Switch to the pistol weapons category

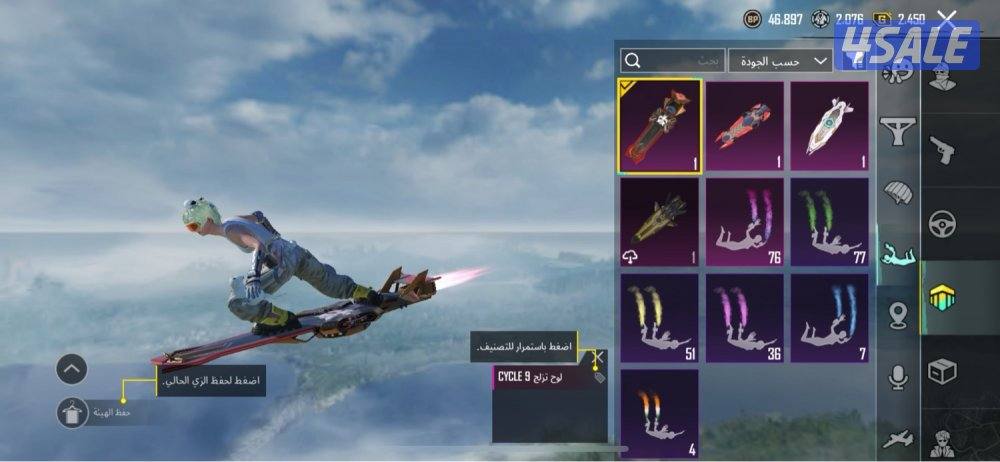click(941, 151)
